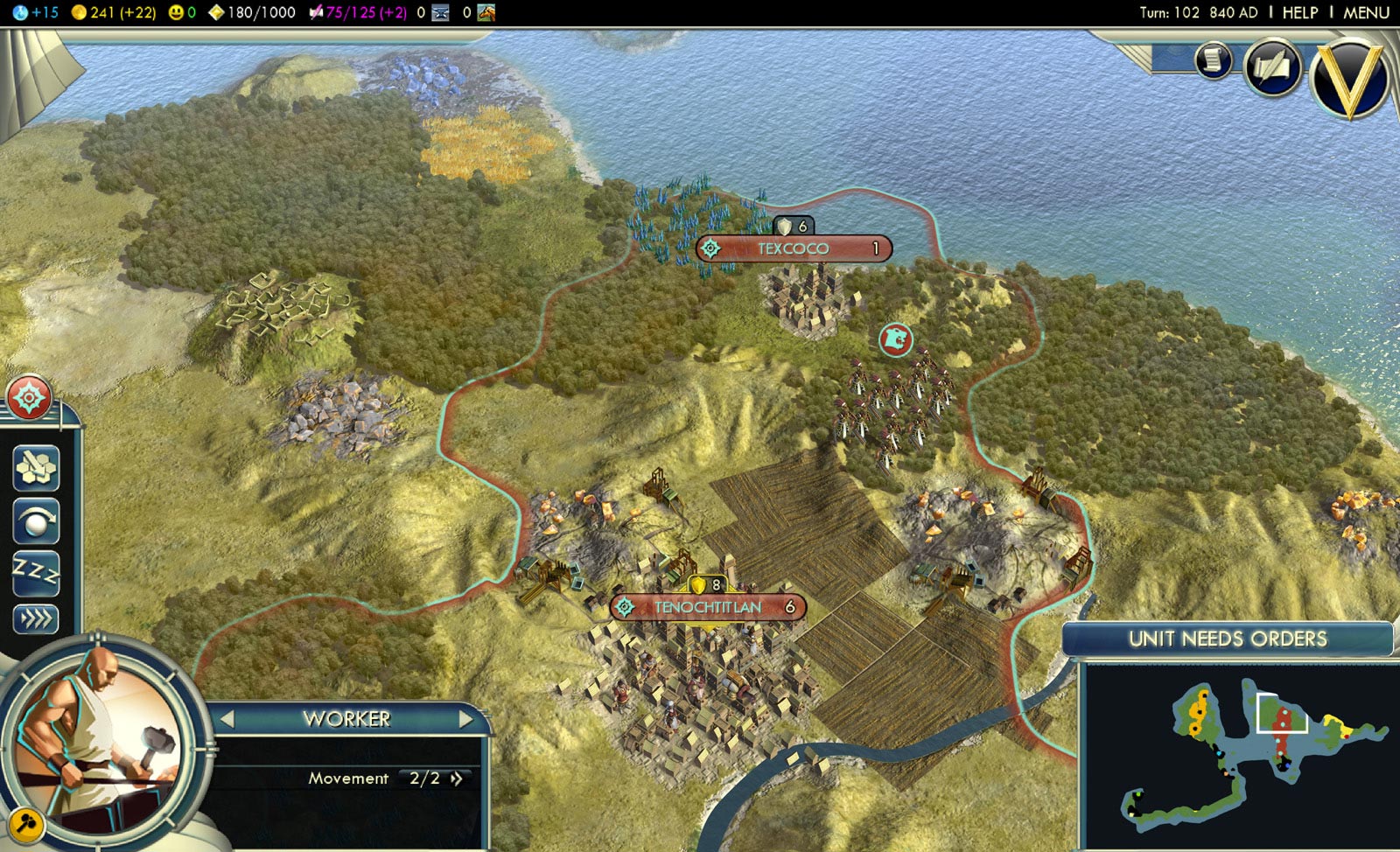This screenshot has height=852, width=1400.
Task: Put the worker to sleep with Zzz
Action: pos(36,573)
